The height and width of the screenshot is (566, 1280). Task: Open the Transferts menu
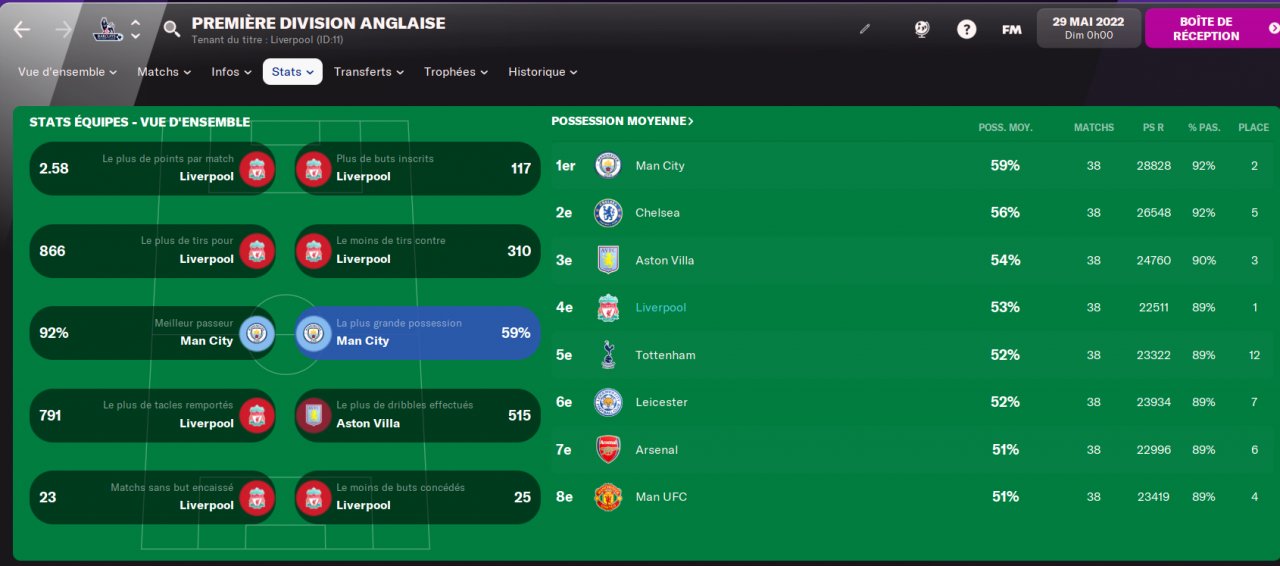click(368, 72)
